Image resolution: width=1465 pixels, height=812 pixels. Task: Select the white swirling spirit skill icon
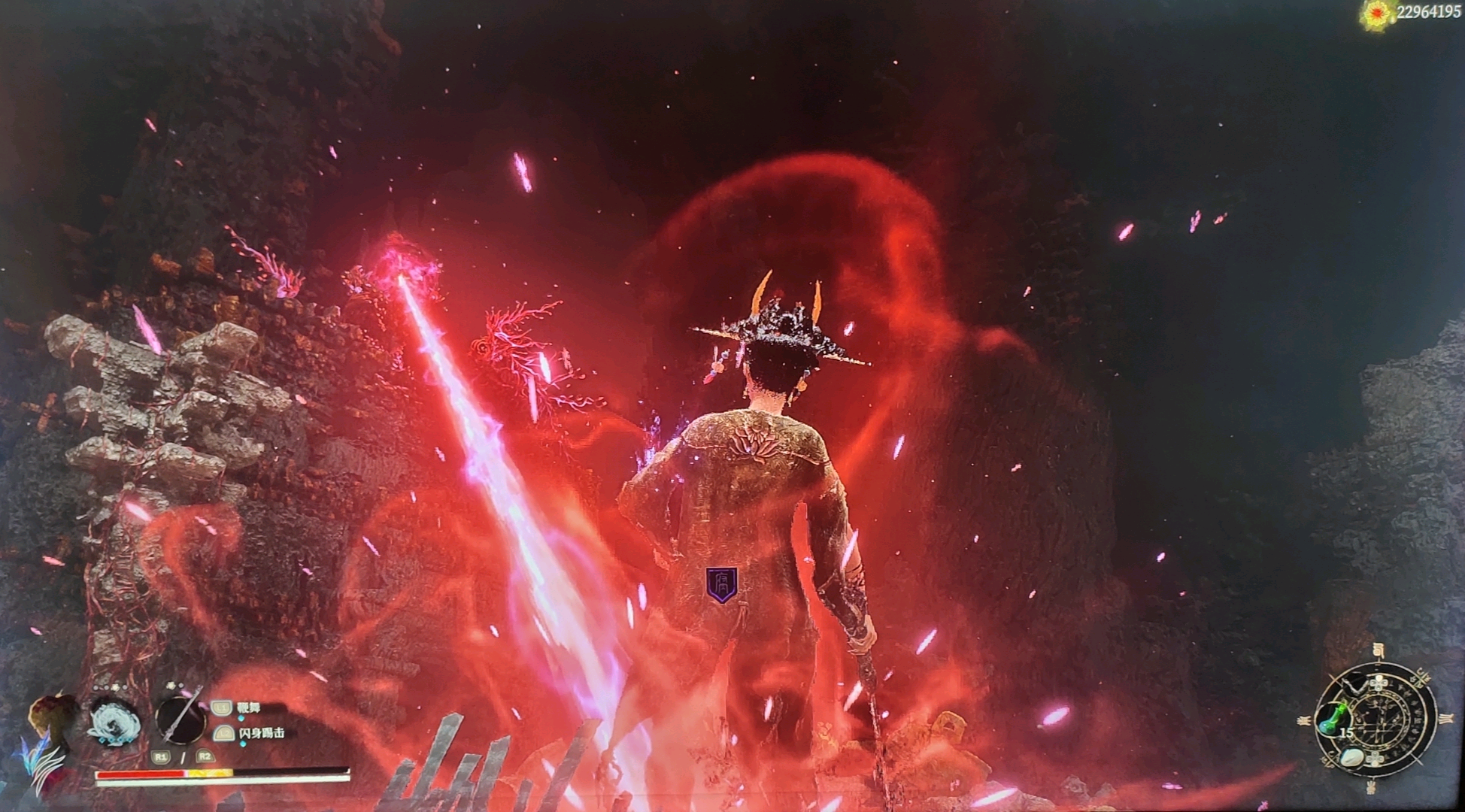(x=114, y=722)
